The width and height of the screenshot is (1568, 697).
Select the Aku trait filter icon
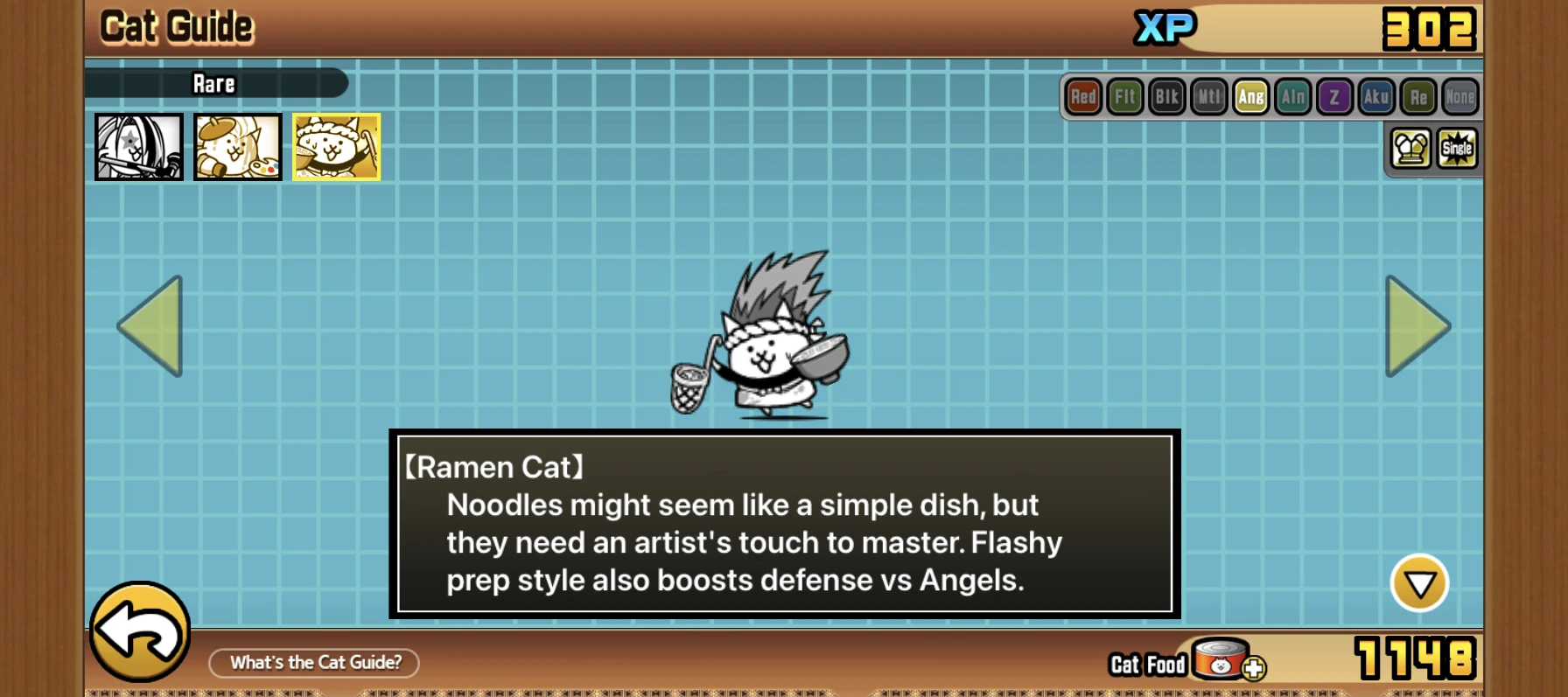[1377, 98]
